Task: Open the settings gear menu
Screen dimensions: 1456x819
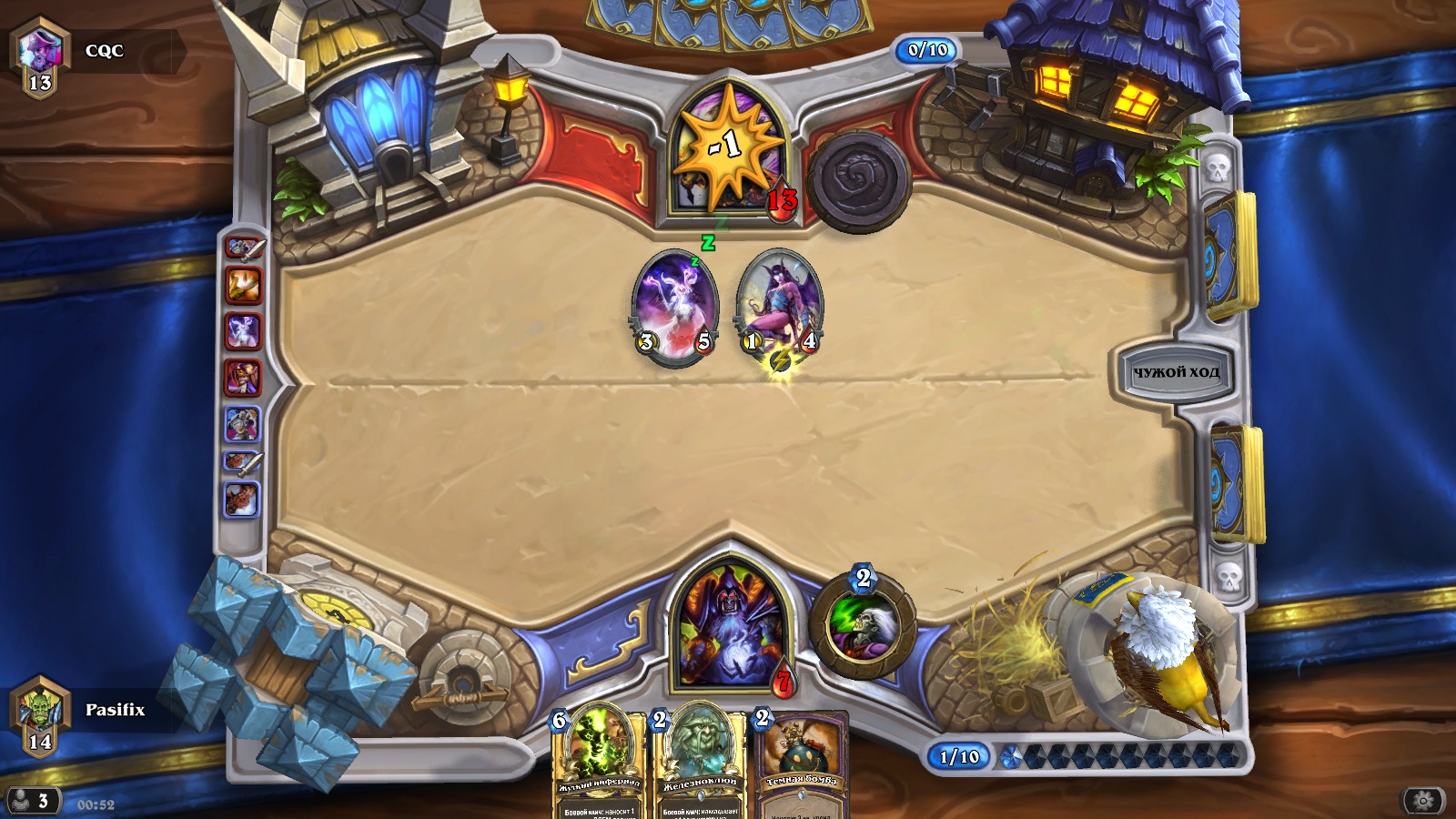Action: pos(1423,801)
